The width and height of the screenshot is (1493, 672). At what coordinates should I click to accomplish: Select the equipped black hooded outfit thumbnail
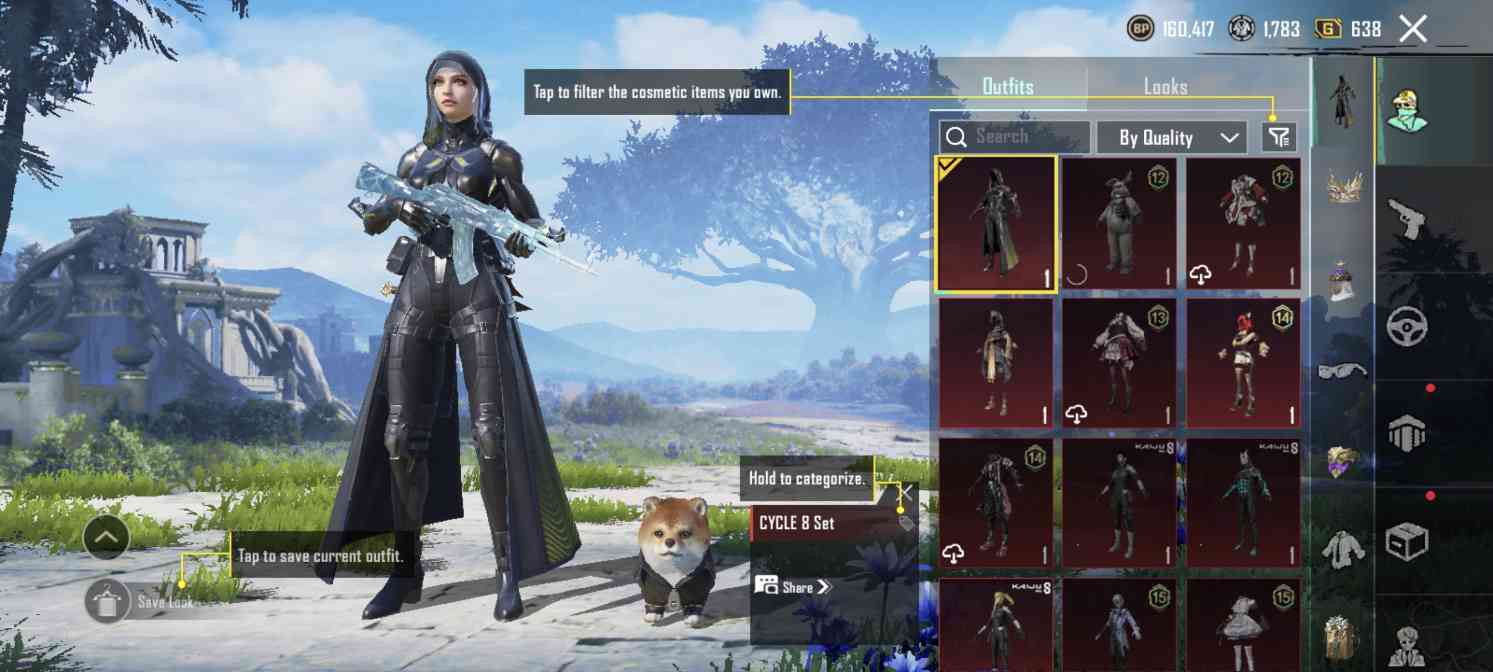click(996, 223)
